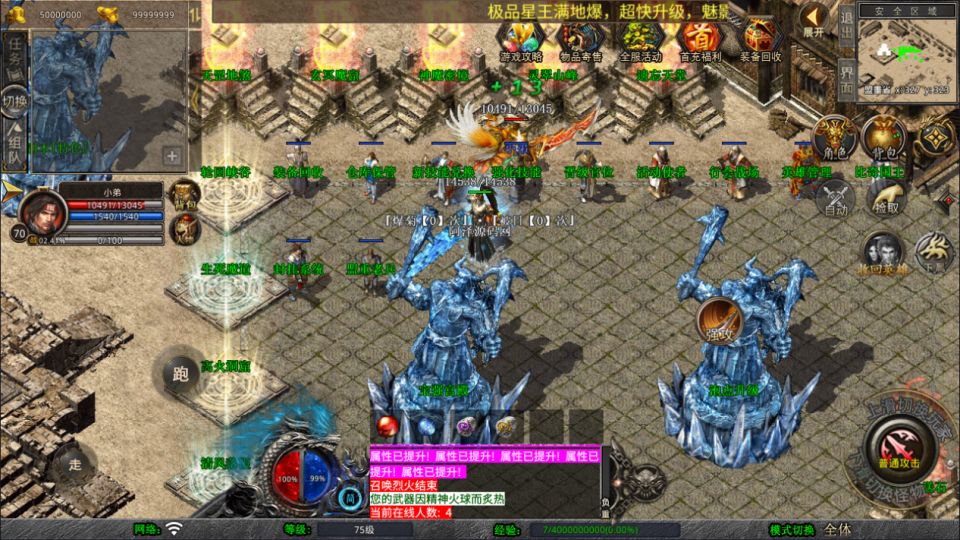Open the 背包 backpack button on the right

pos(882,137)
